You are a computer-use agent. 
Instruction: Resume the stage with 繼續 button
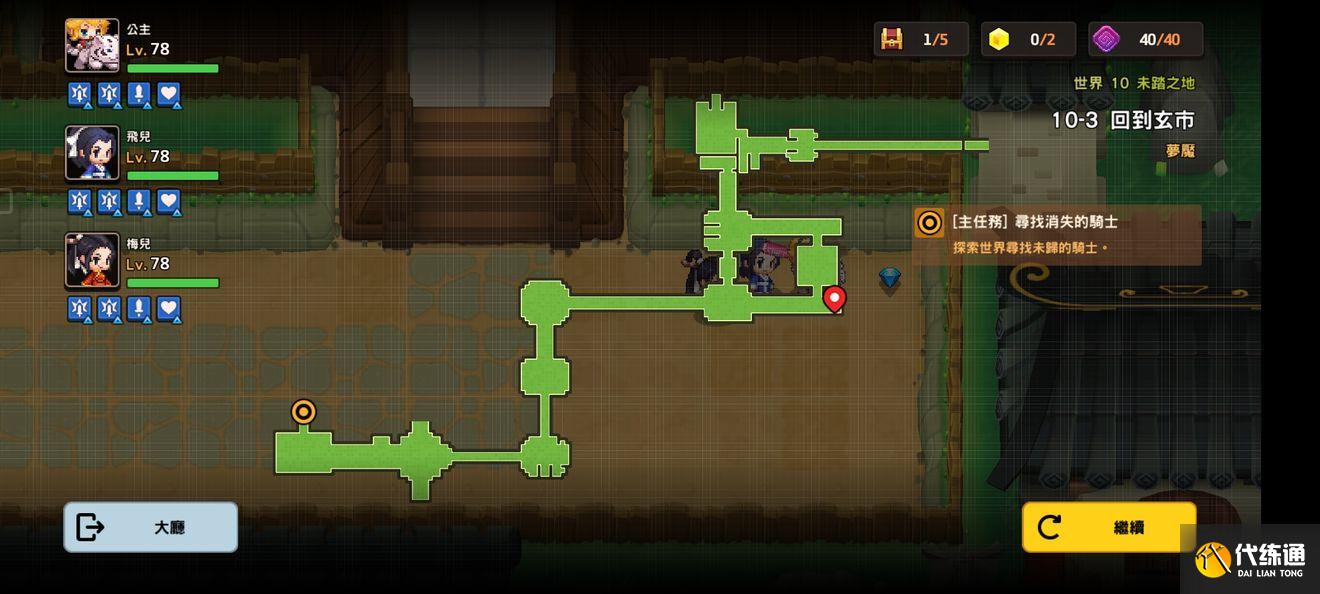coord(1109,527)
